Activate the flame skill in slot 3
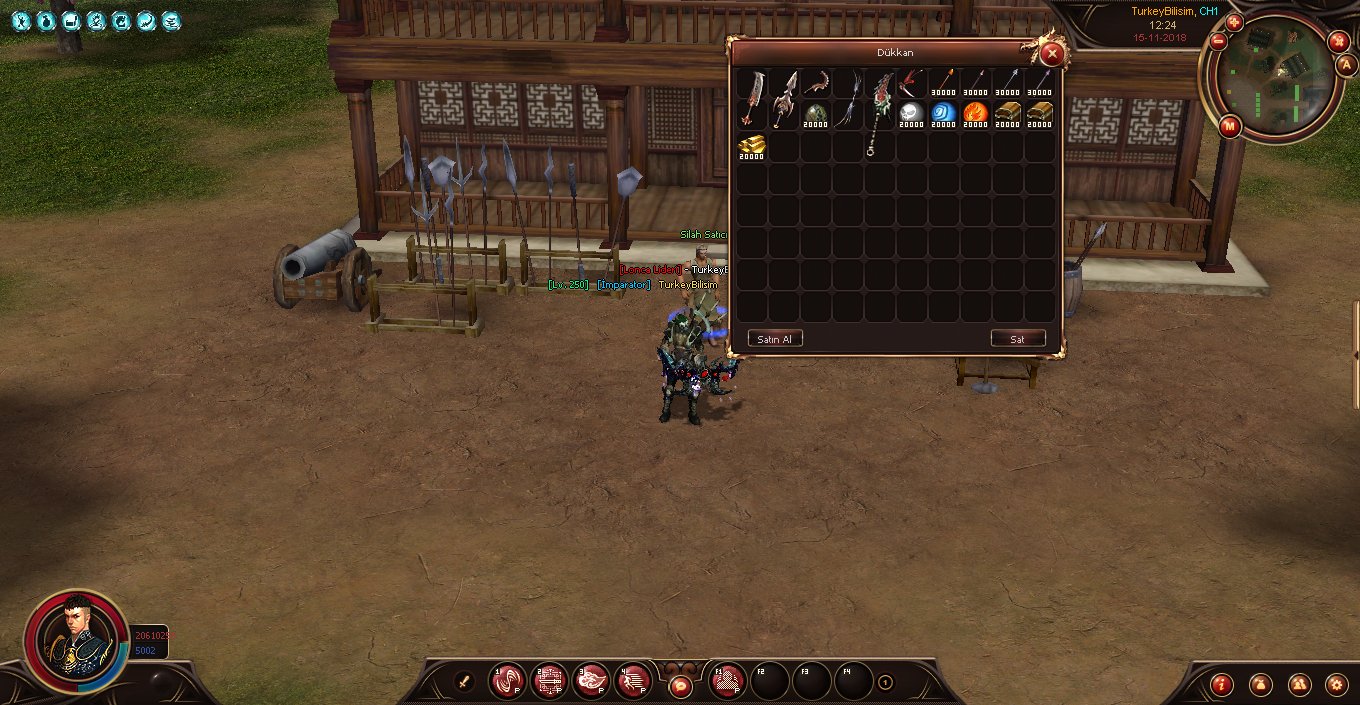The image size is (1360, 705). click(x=591, y=681)
